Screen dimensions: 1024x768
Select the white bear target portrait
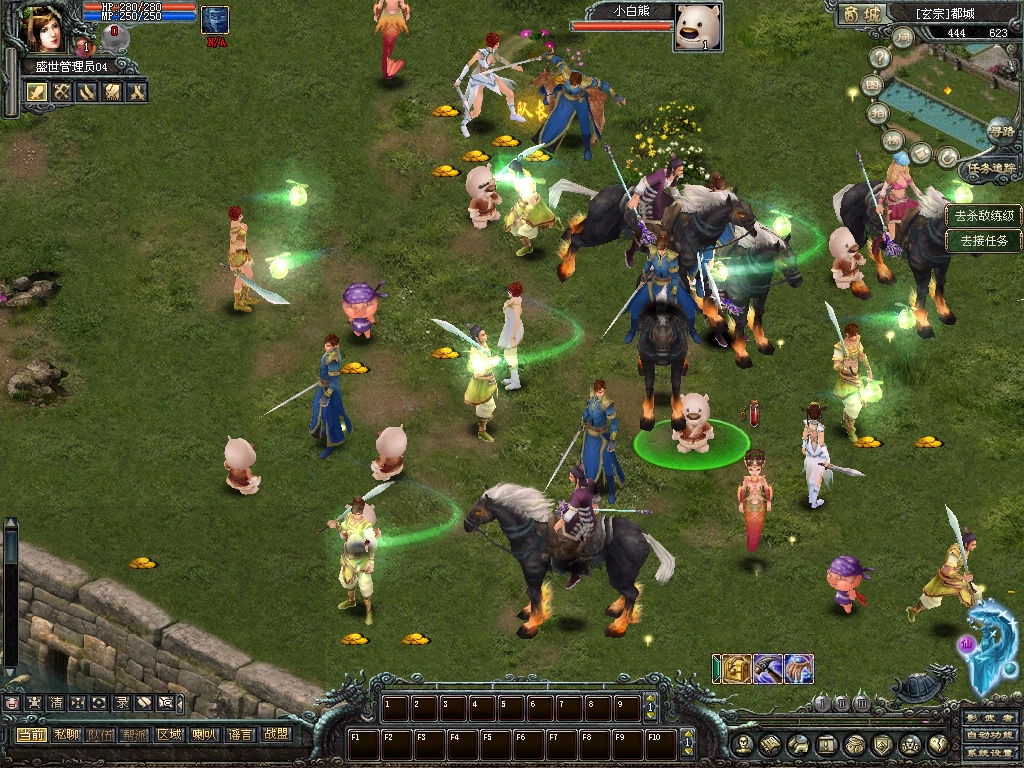coord(696,26)
